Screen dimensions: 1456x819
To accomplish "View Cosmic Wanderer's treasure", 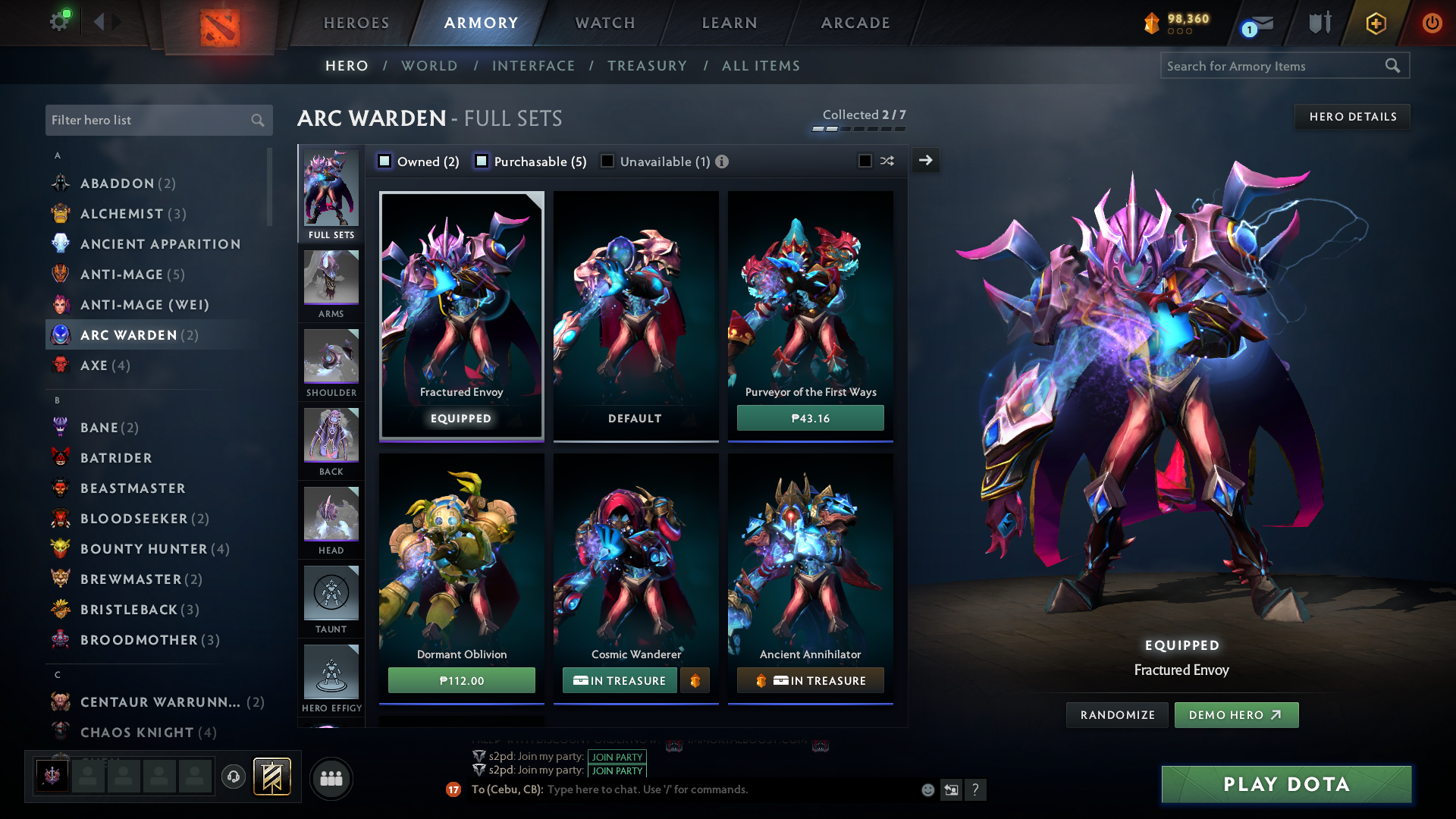I will click(x=620, y=681).
